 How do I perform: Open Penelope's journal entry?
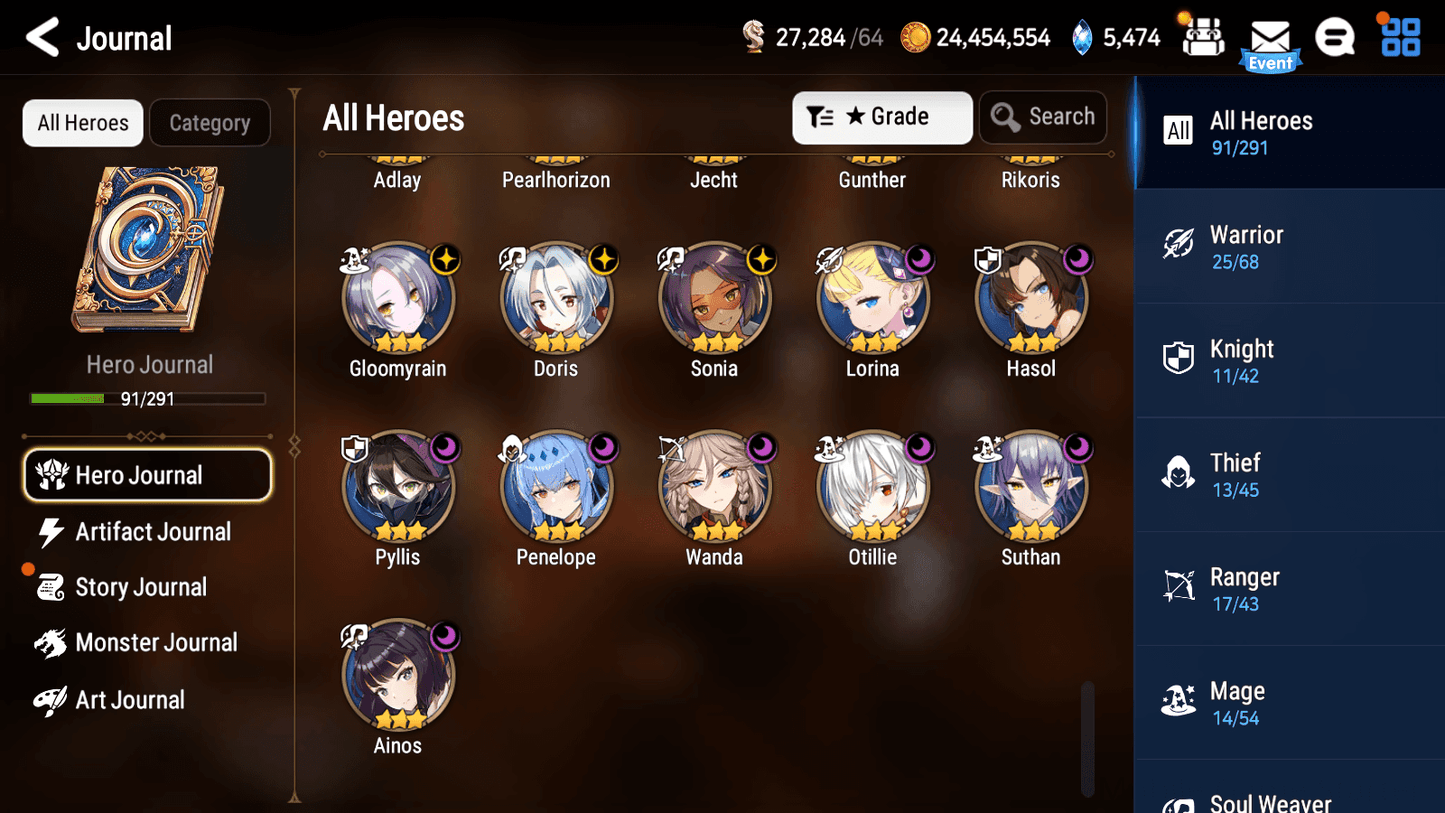pyautogui.click(x=556, y=488)
